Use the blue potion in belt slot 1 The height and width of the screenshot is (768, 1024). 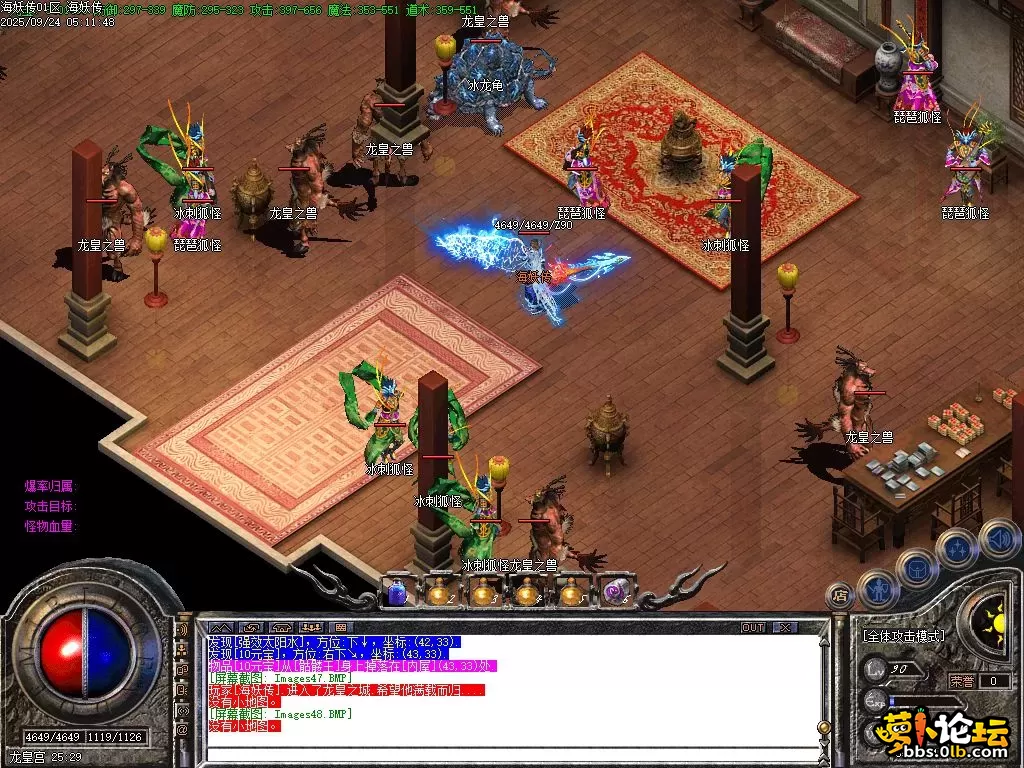pyautogui.click(x=397, y=593)
